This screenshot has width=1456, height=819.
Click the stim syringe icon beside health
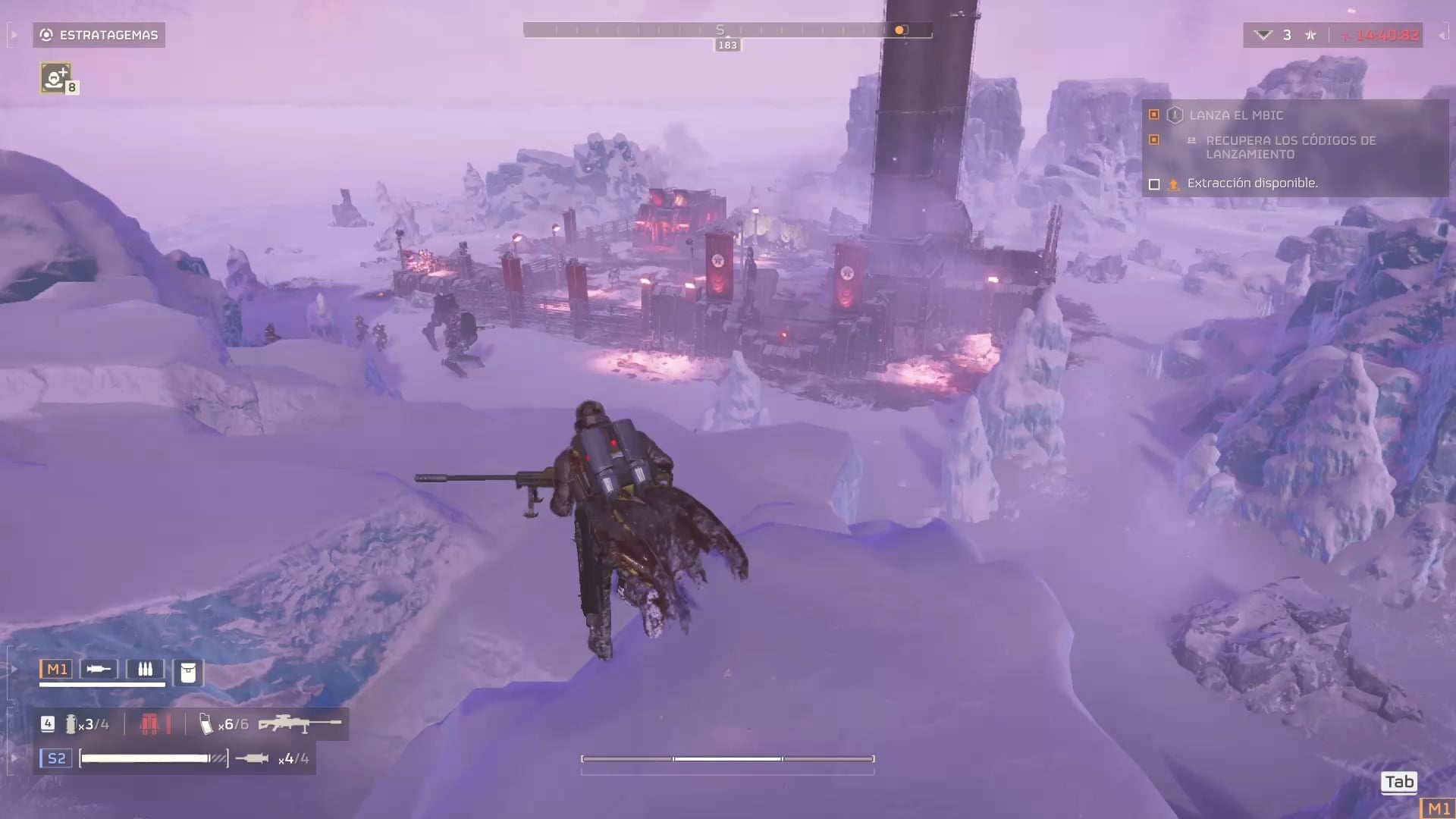pos(252,758)
